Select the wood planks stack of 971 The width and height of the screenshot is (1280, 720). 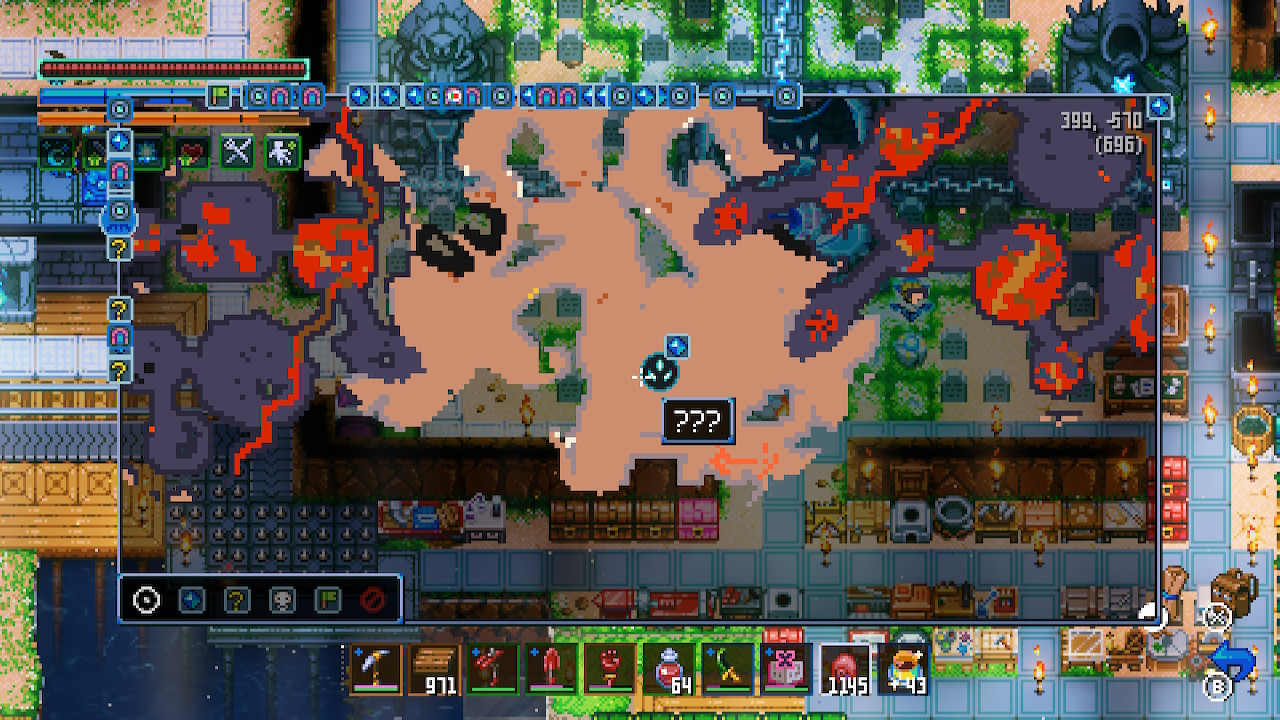[x=435, y=668]
